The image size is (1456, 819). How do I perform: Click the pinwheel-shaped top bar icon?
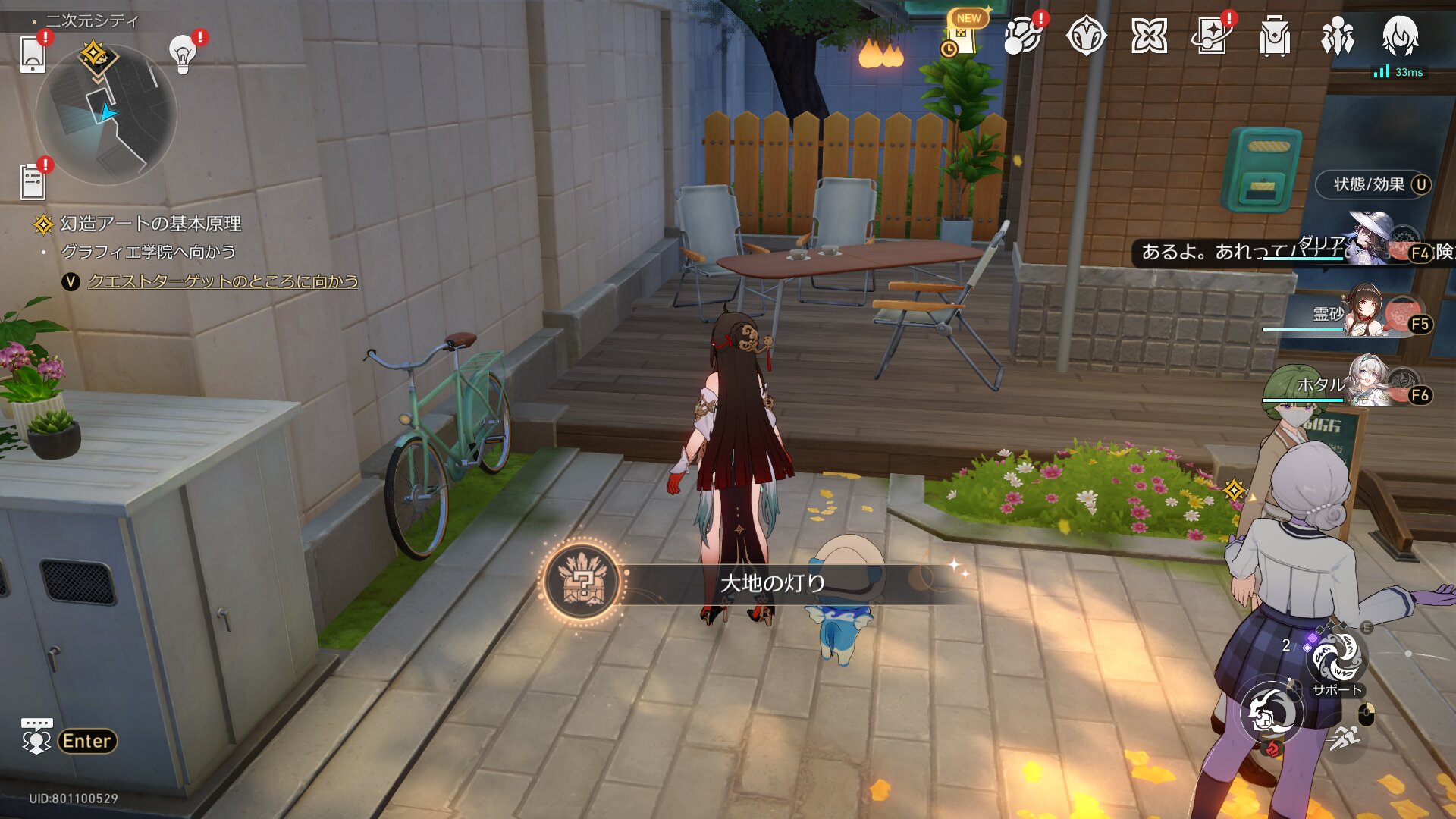pyautogui.click(x=1148, y=36)
